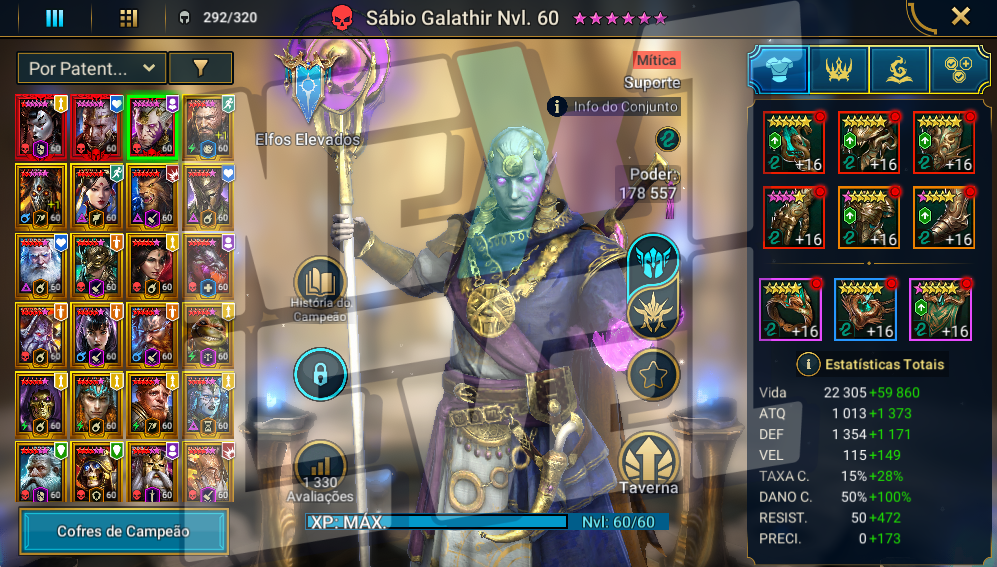
Task: Select the green-highlighted champion portrait
Action: [x=152, y=126]
